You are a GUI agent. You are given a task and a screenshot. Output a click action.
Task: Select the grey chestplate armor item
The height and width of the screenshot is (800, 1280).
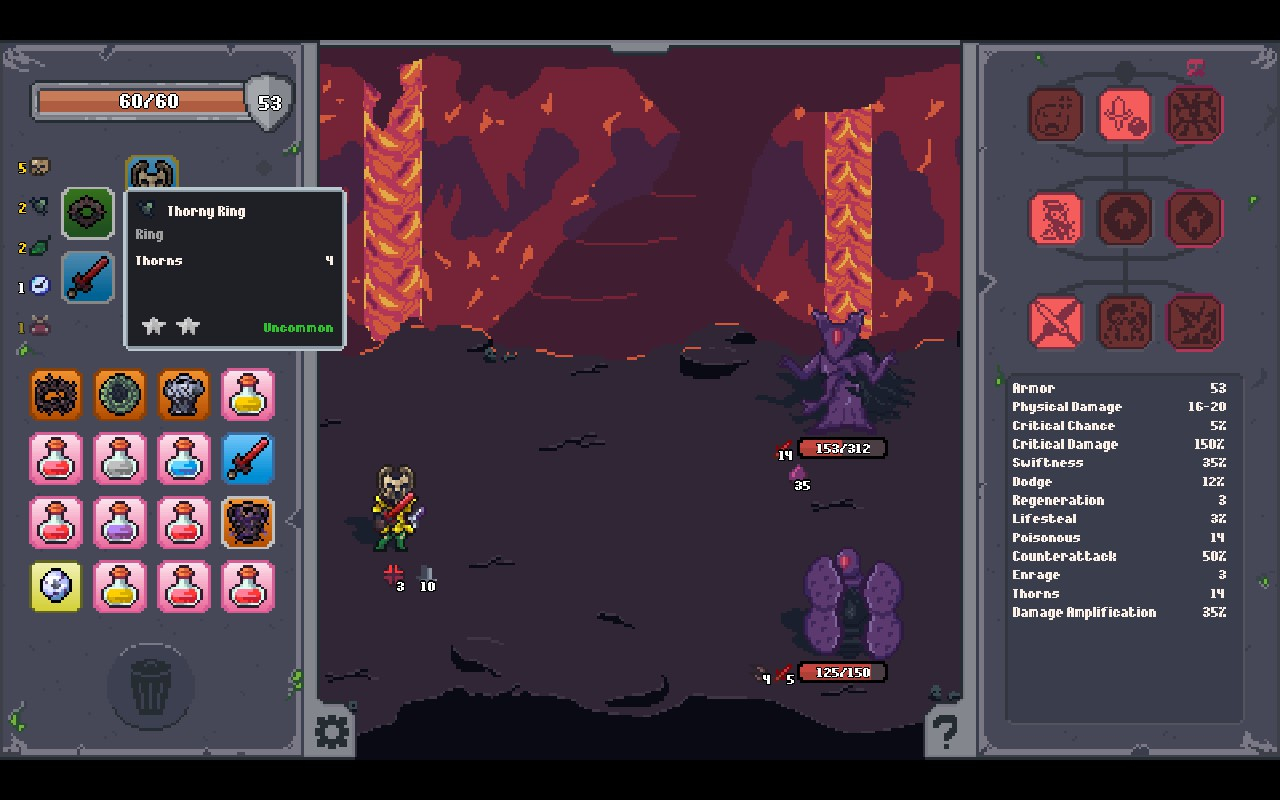point(184,395)
